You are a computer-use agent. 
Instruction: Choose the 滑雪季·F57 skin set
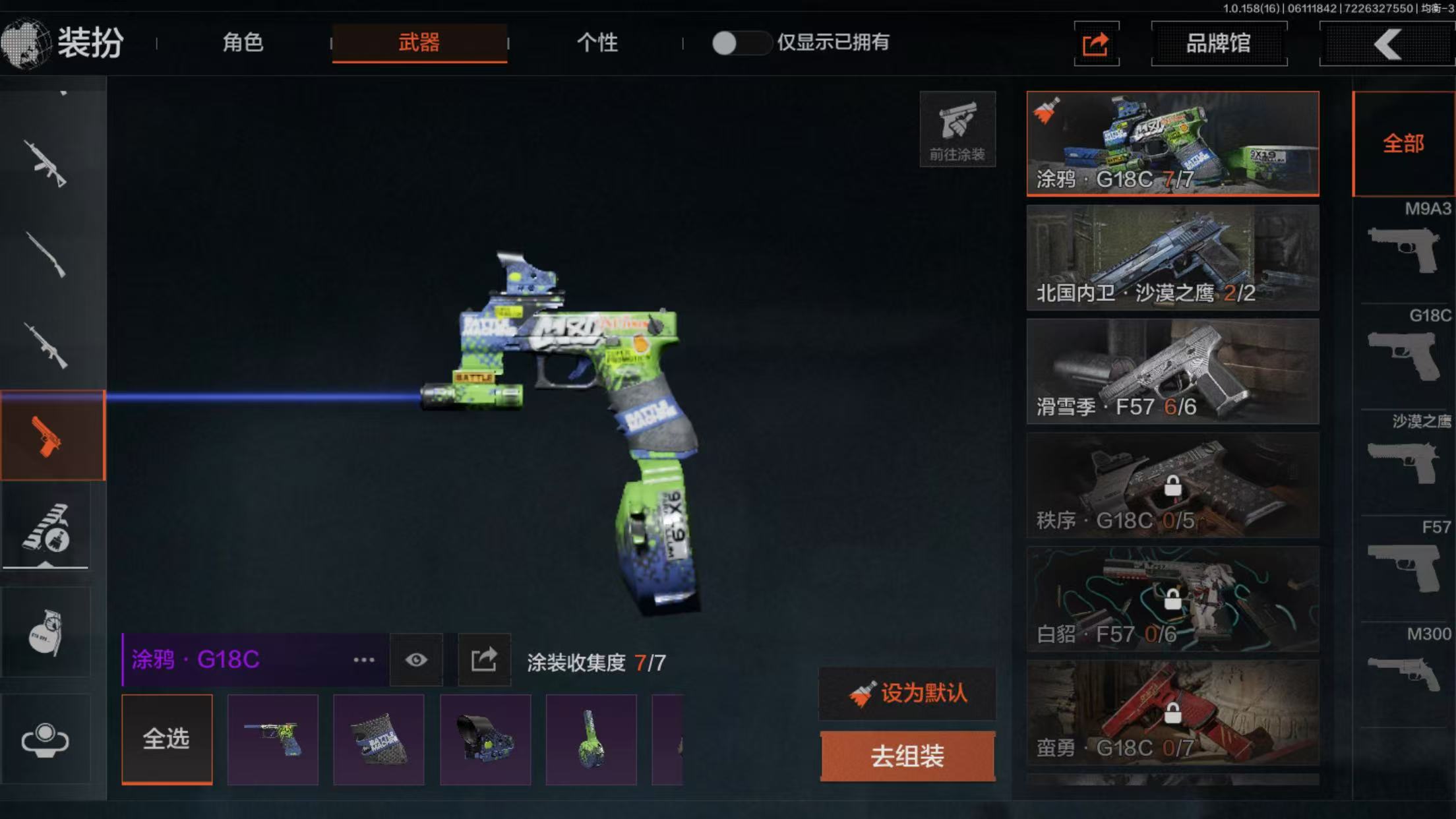coord(1172,371)
